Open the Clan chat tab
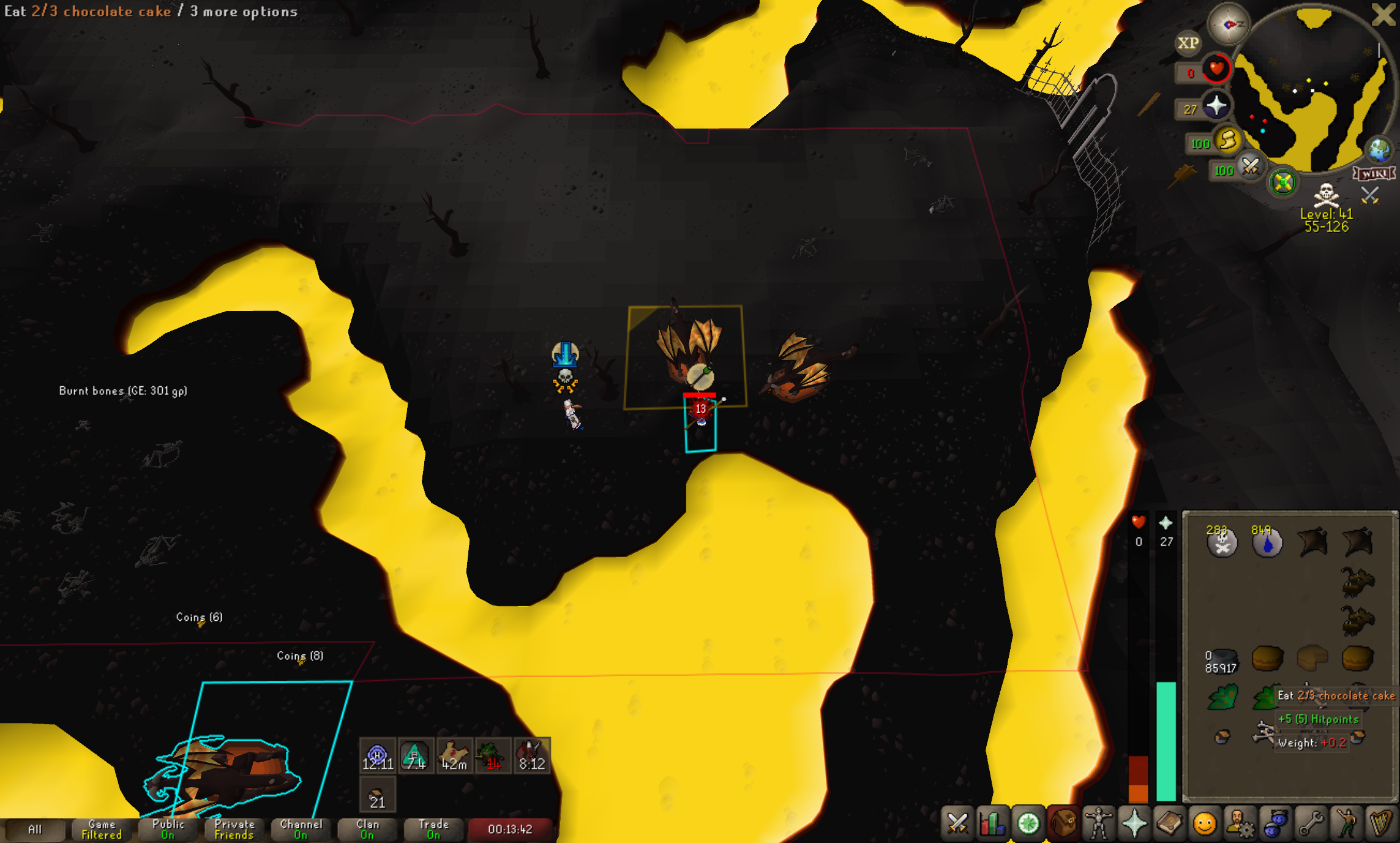The height and width of the screenshot is (843, 1400). click(x=367, y=830)
